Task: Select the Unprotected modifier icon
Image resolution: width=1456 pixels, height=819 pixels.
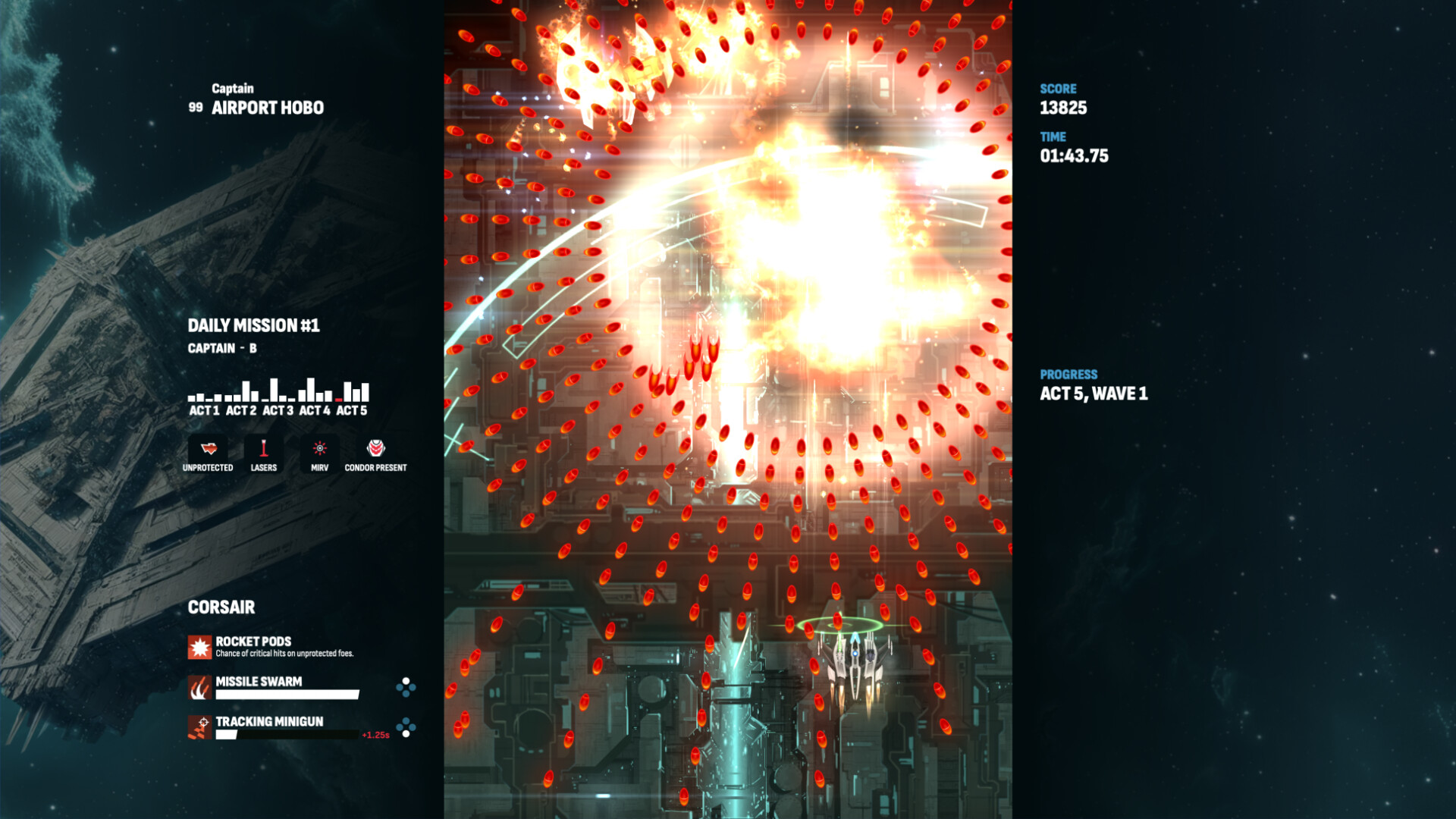Action: tap(208, 449)
